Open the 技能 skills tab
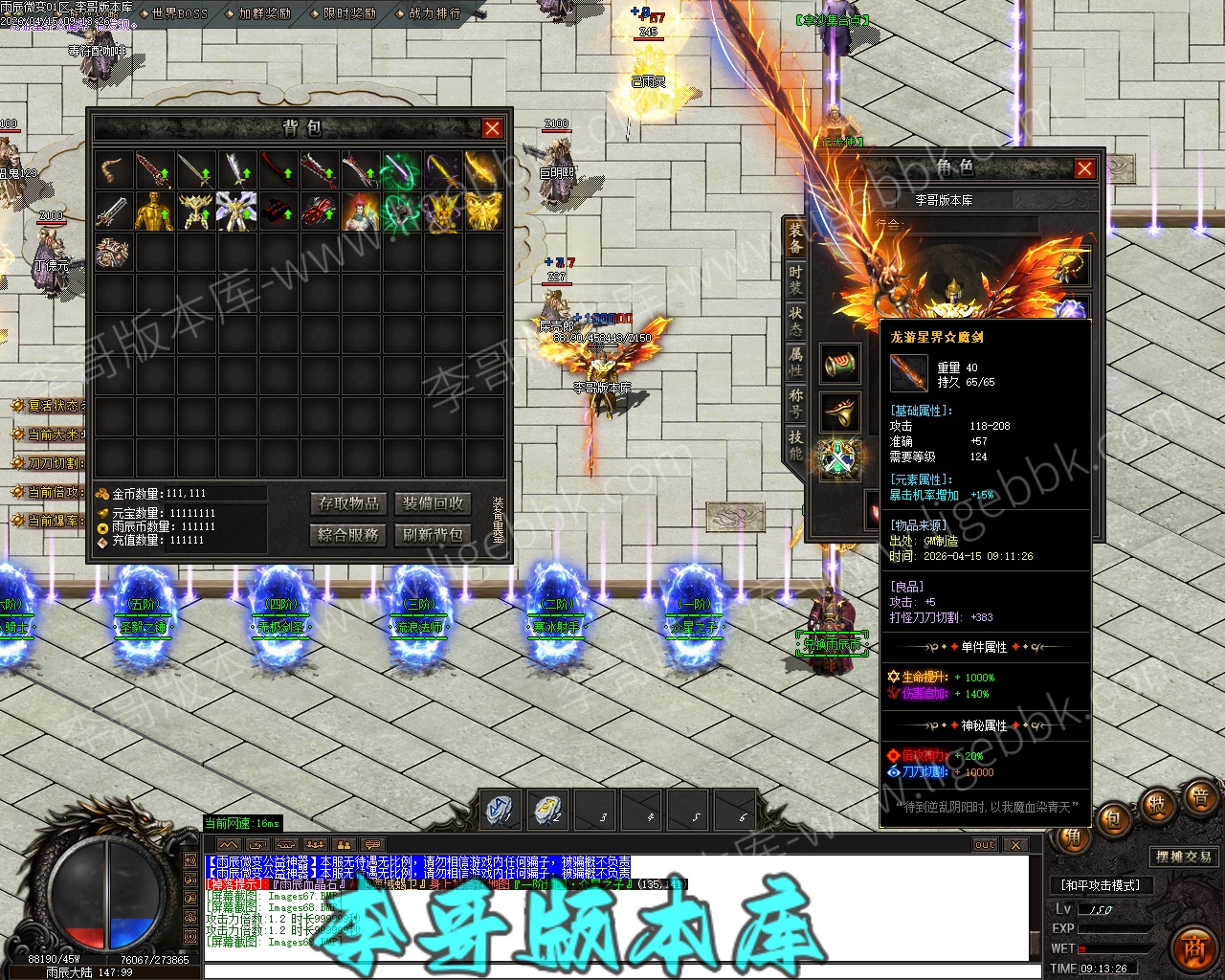The image size is (1225, 980). 796,444
